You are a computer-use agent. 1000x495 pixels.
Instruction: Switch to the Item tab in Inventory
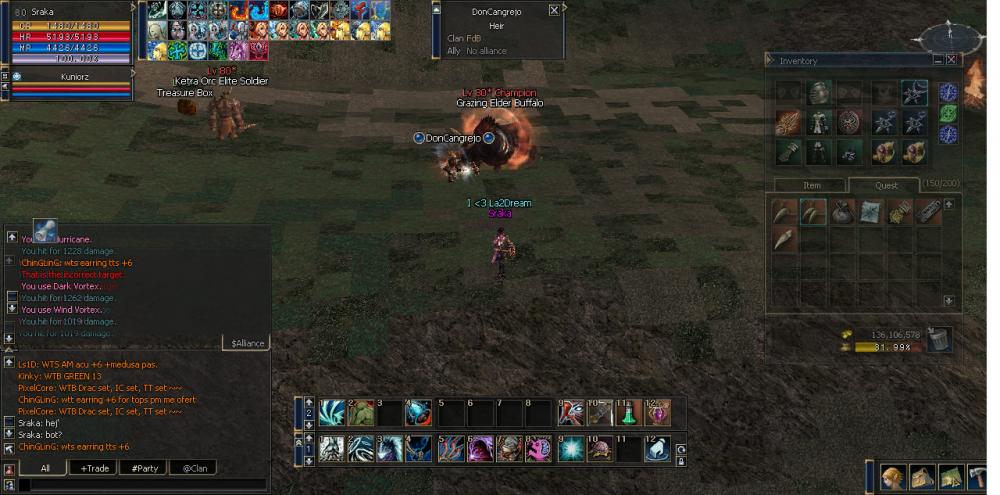(812, 185)
